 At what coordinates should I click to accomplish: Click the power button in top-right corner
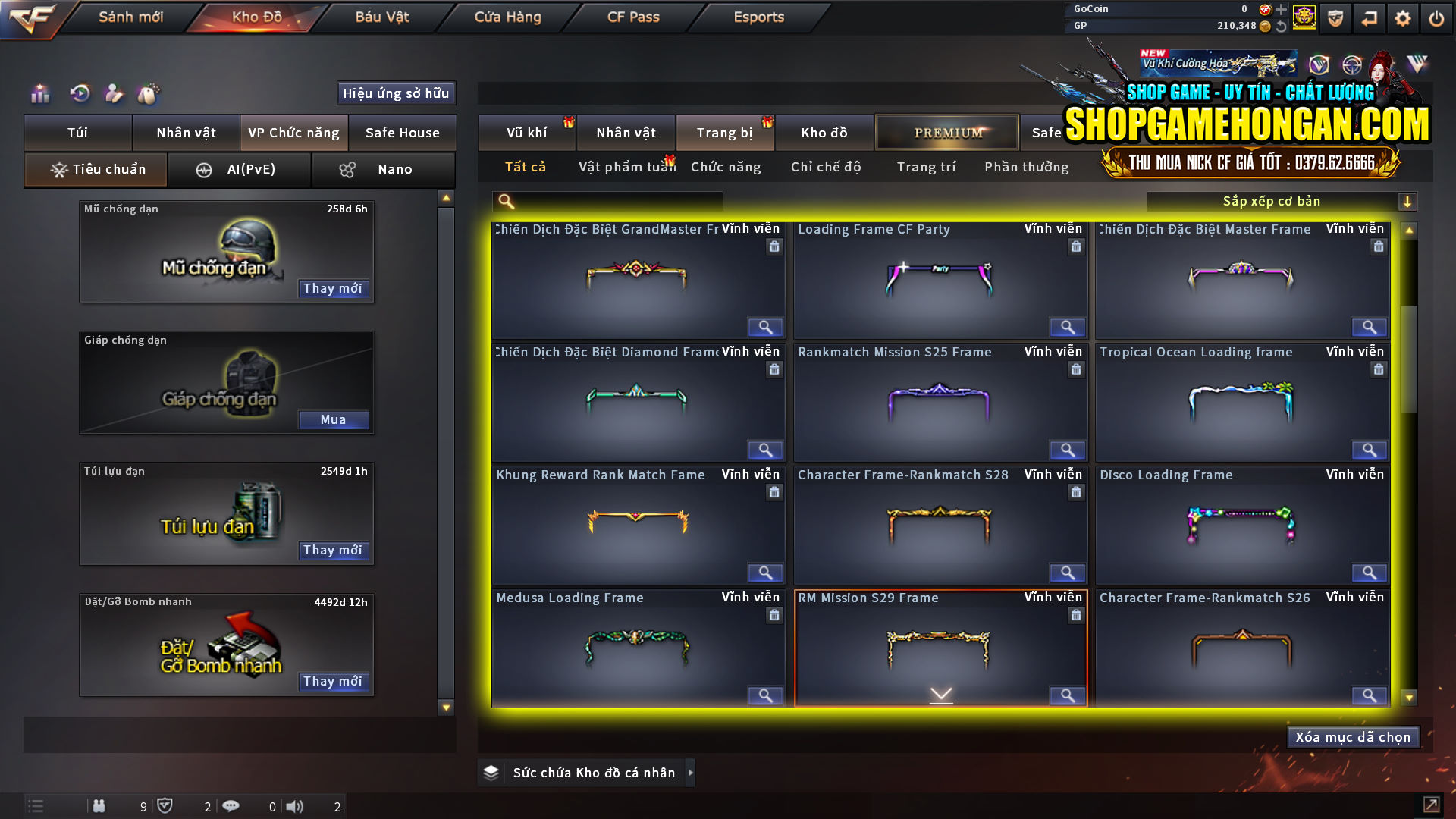point(1436,17)
